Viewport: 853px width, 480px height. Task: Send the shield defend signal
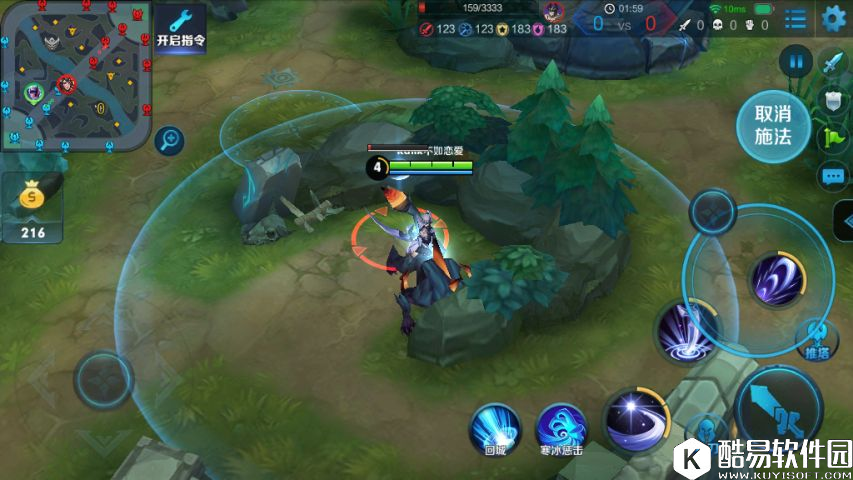(833, 100)
